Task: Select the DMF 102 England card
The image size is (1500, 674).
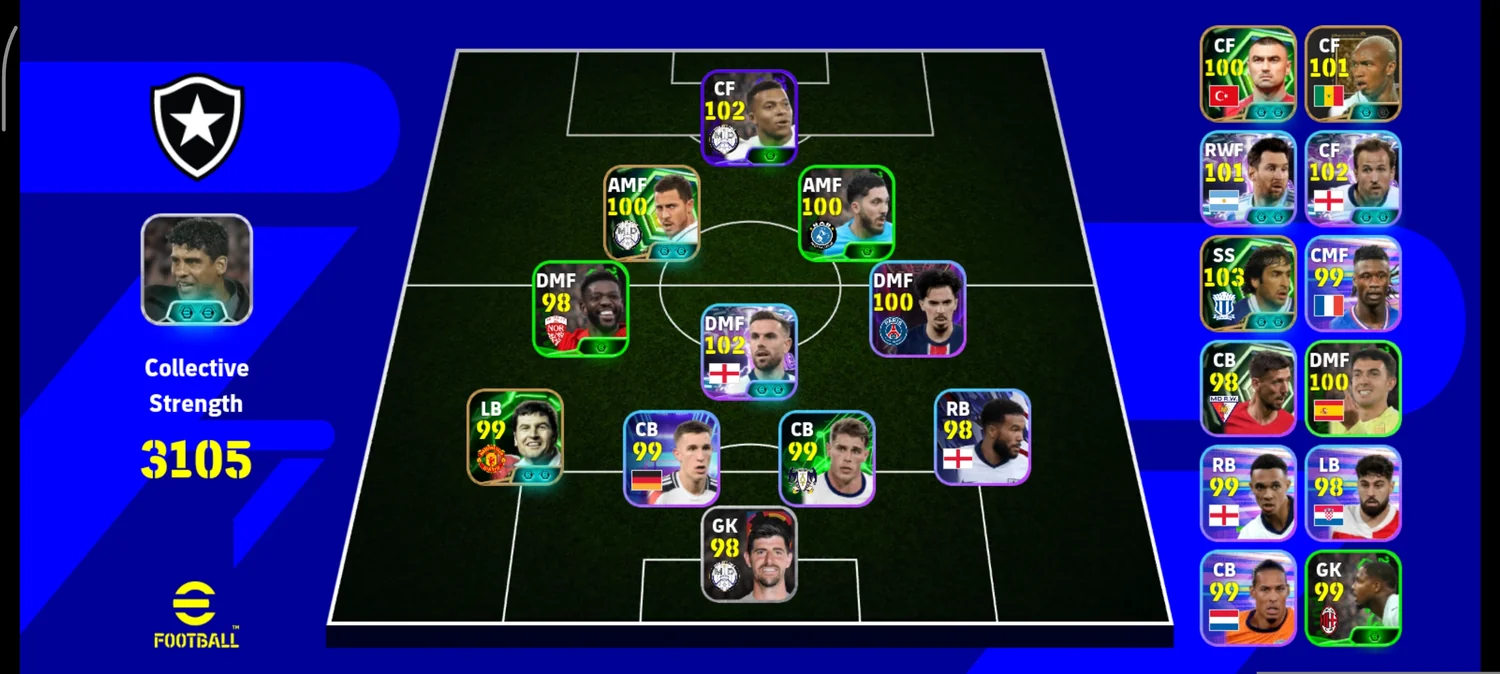Action: coord(749,352)
